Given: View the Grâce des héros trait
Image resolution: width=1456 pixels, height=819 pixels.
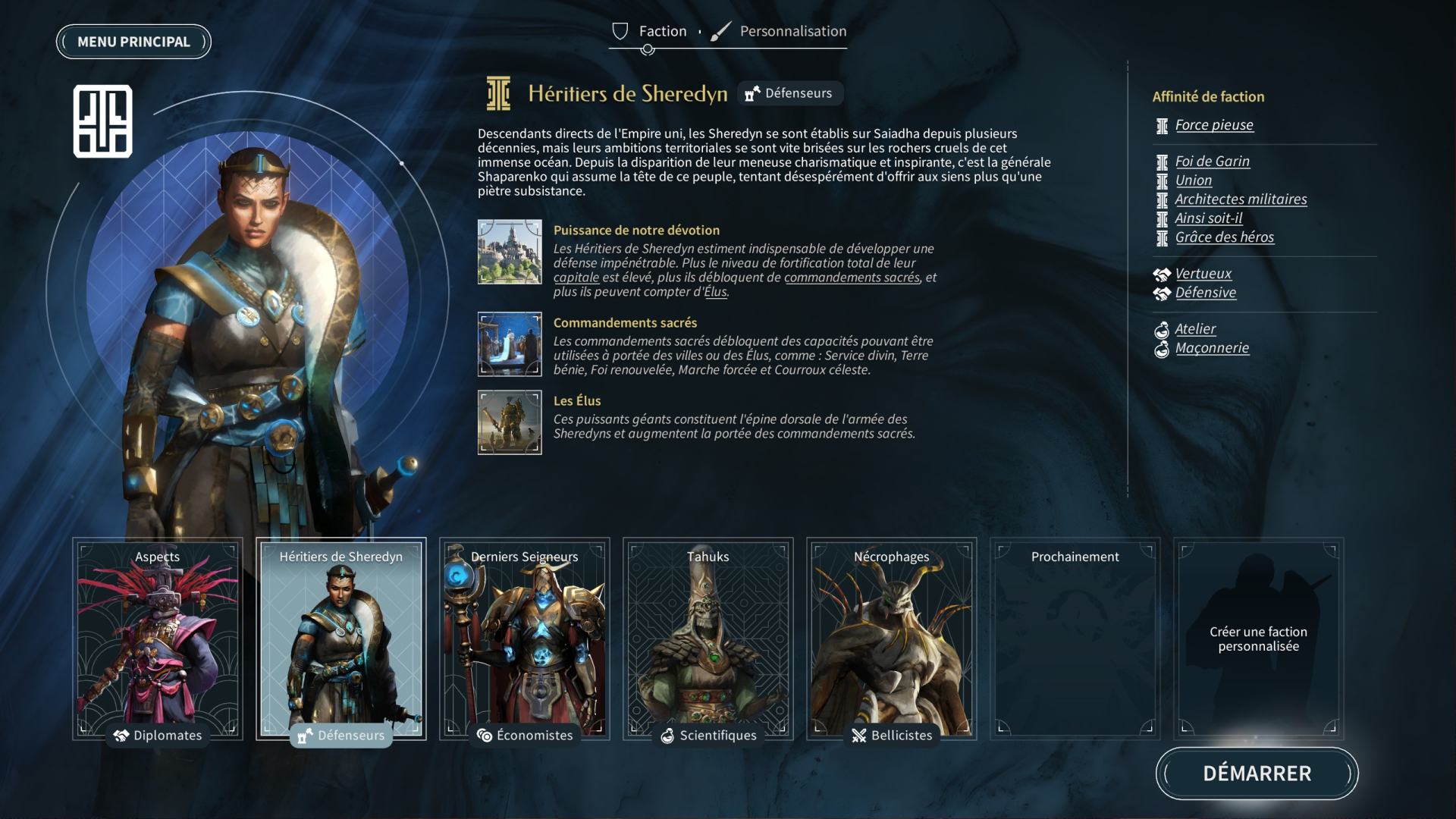Looking at the screenshot, I should (x=1224, y=237).
